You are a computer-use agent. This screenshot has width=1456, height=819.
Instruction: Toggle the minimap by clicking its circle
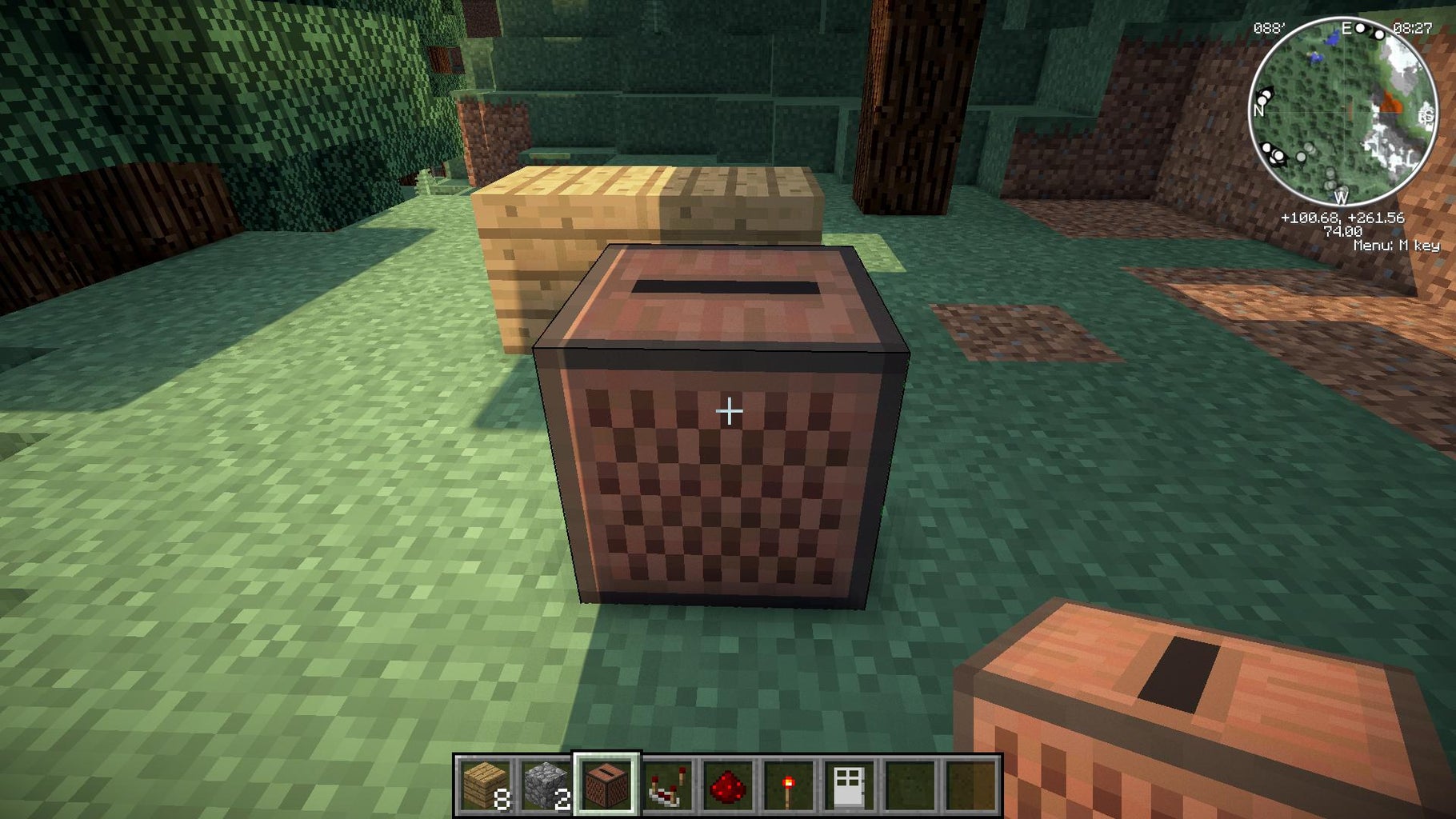click(1345, 111)
